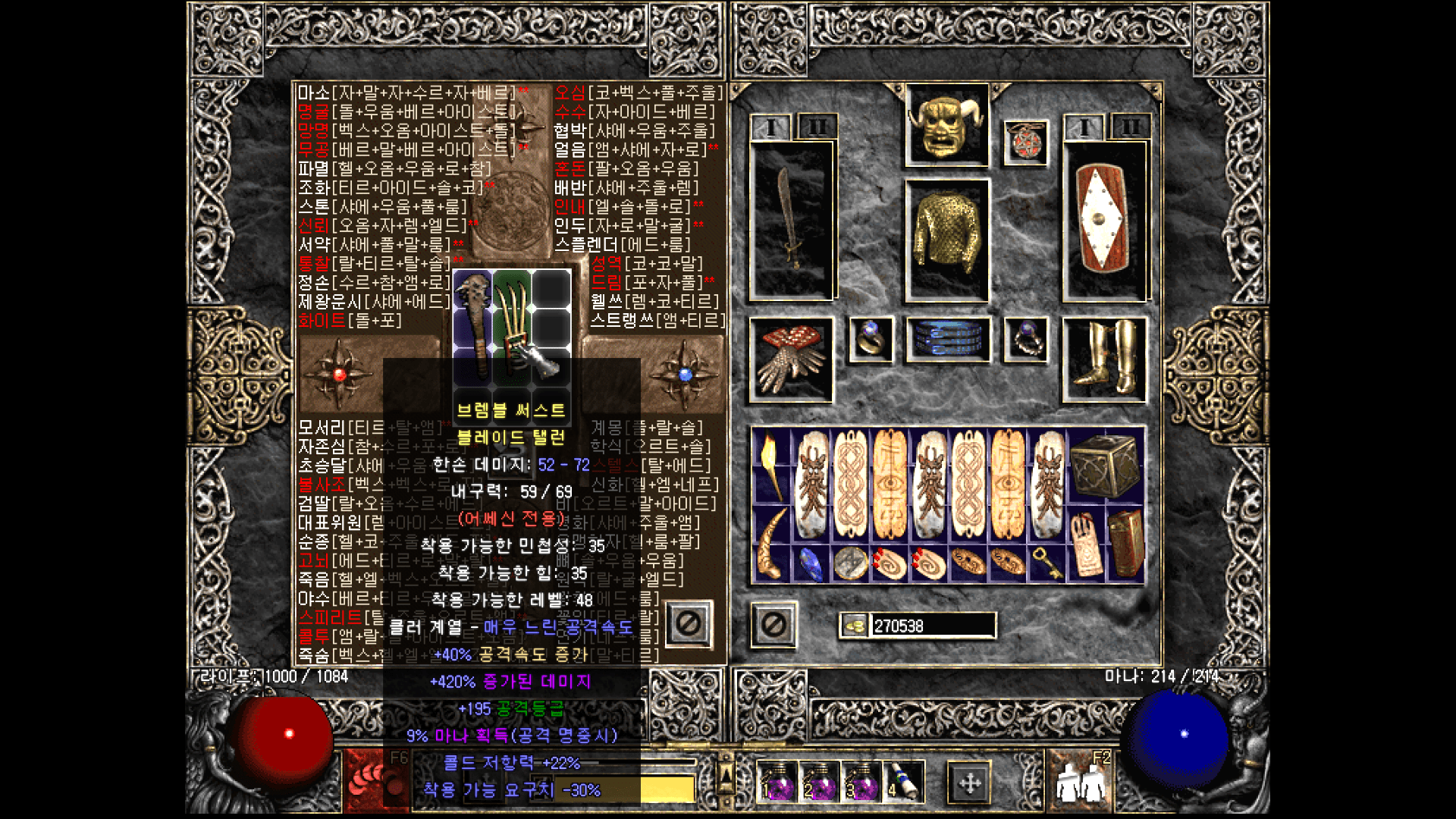
Task: Click the cancel button under the rune list
Action: point(688,625)
